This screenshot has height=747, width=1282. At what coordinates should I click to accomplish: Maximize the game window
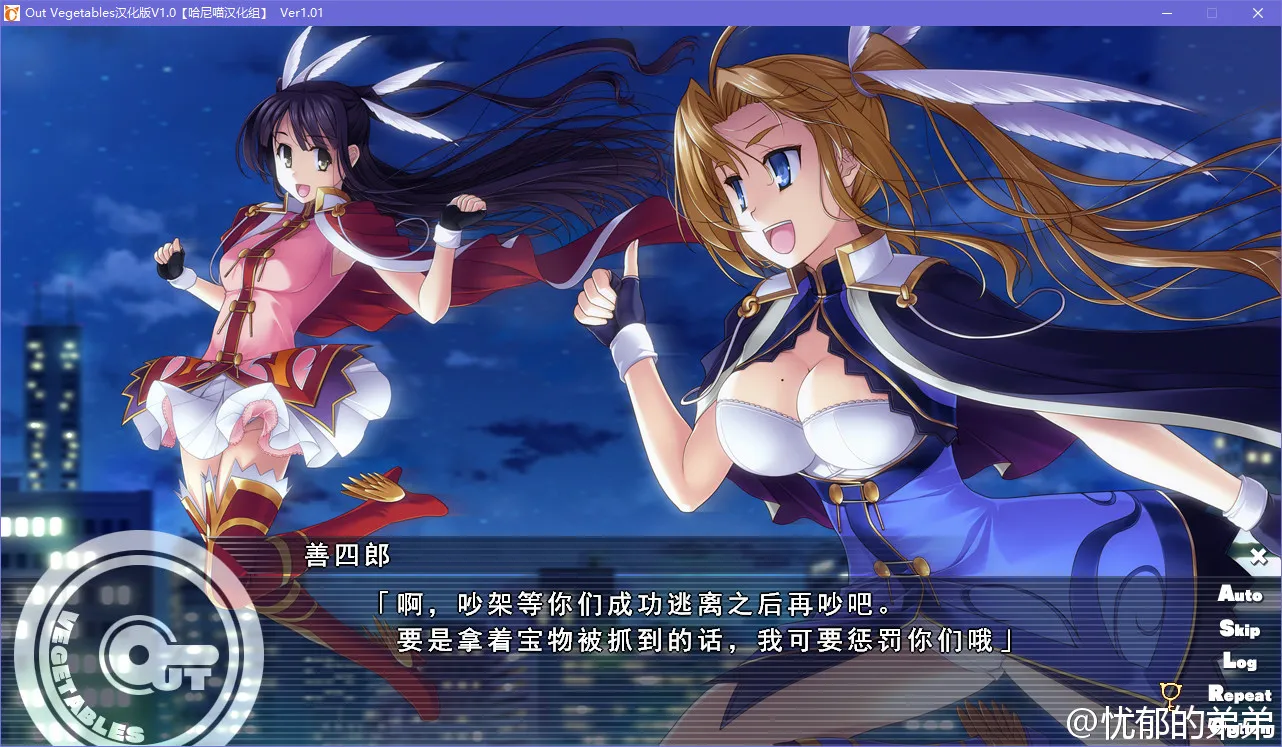pyautogui.click(x=1212, y=13)
